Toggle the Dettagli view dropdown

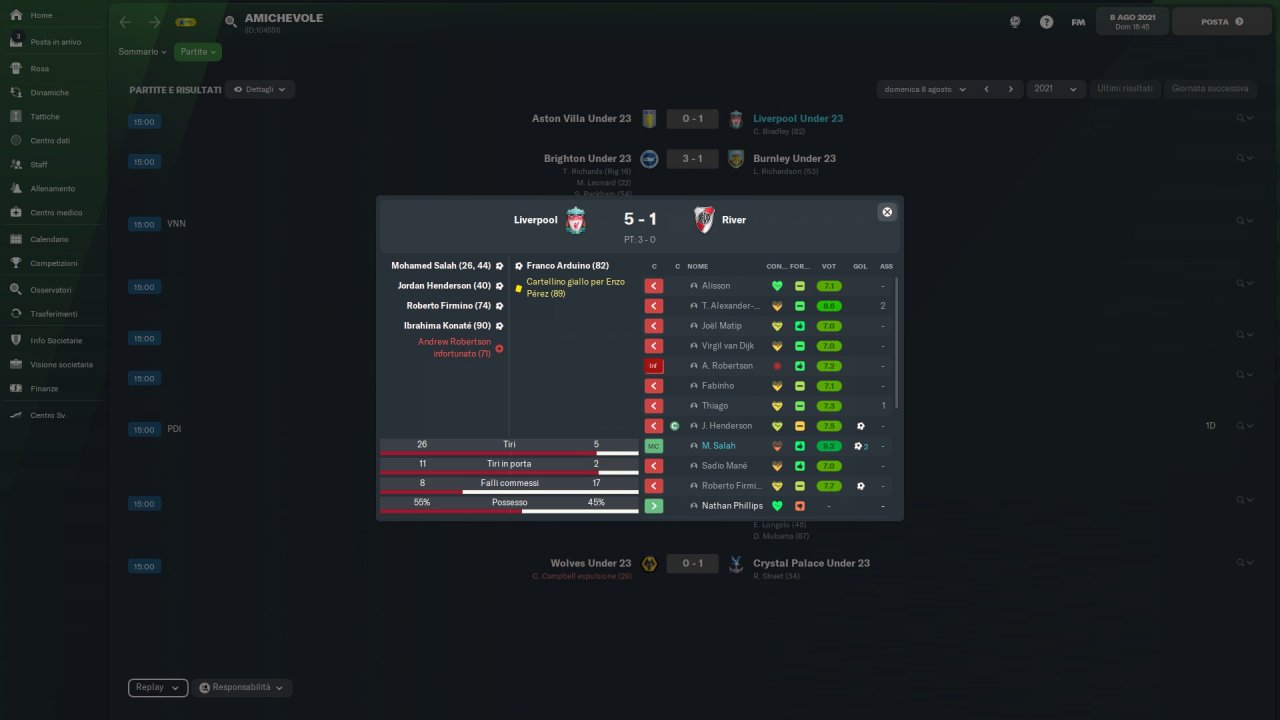[x=259, y=89]
